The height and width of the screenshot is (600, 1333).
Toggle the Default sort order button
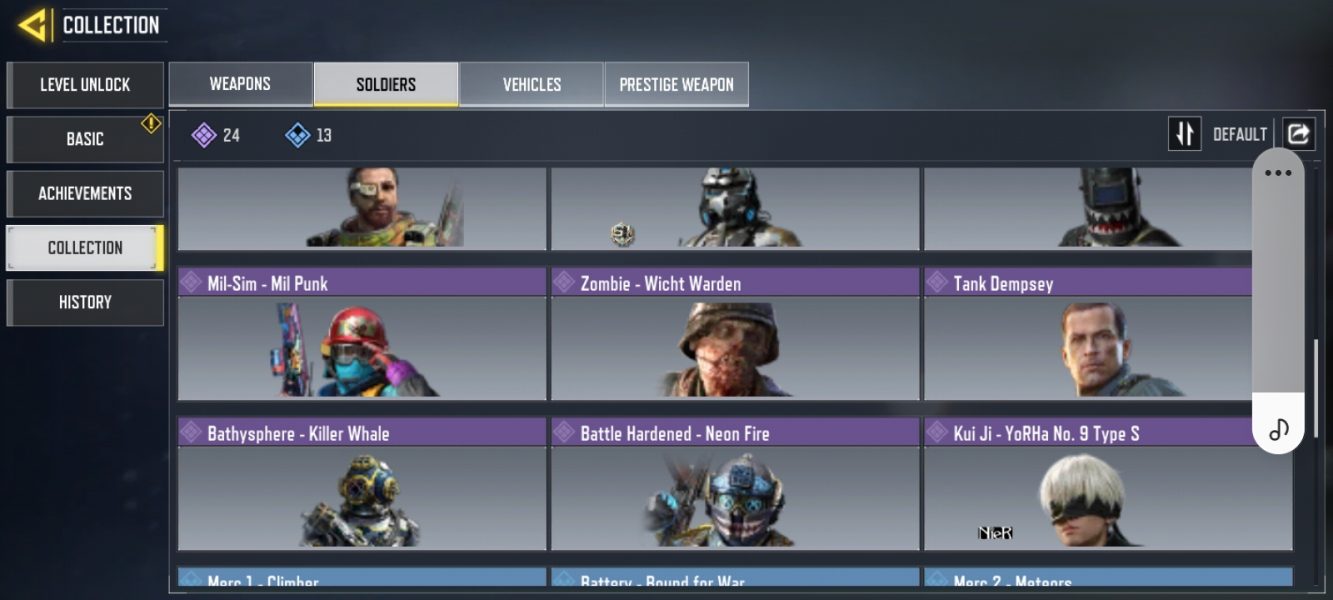[x=1185, y=134]
